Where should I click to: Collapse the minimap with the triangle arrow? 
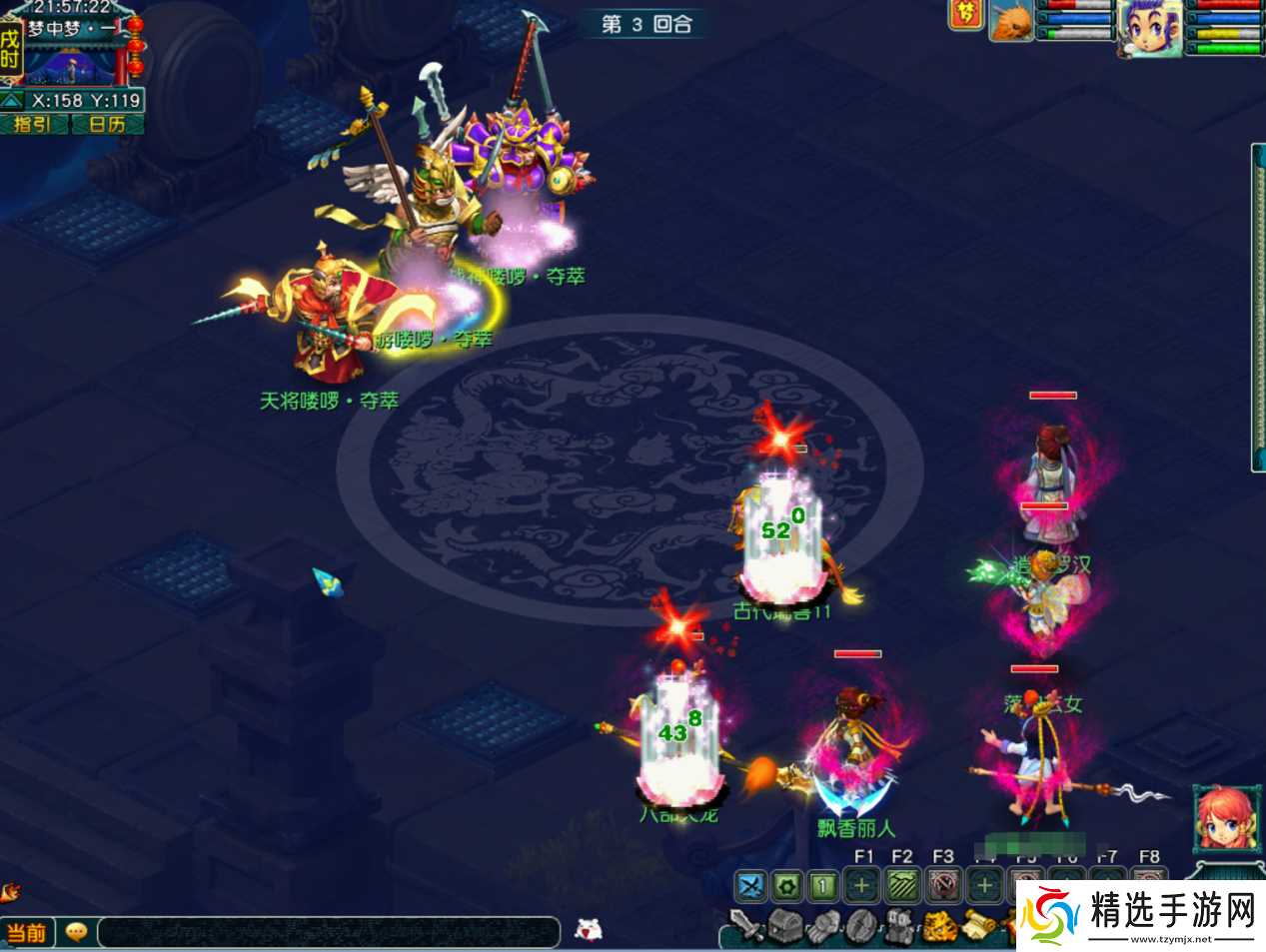pyautogui.click(x=12, y=100)
